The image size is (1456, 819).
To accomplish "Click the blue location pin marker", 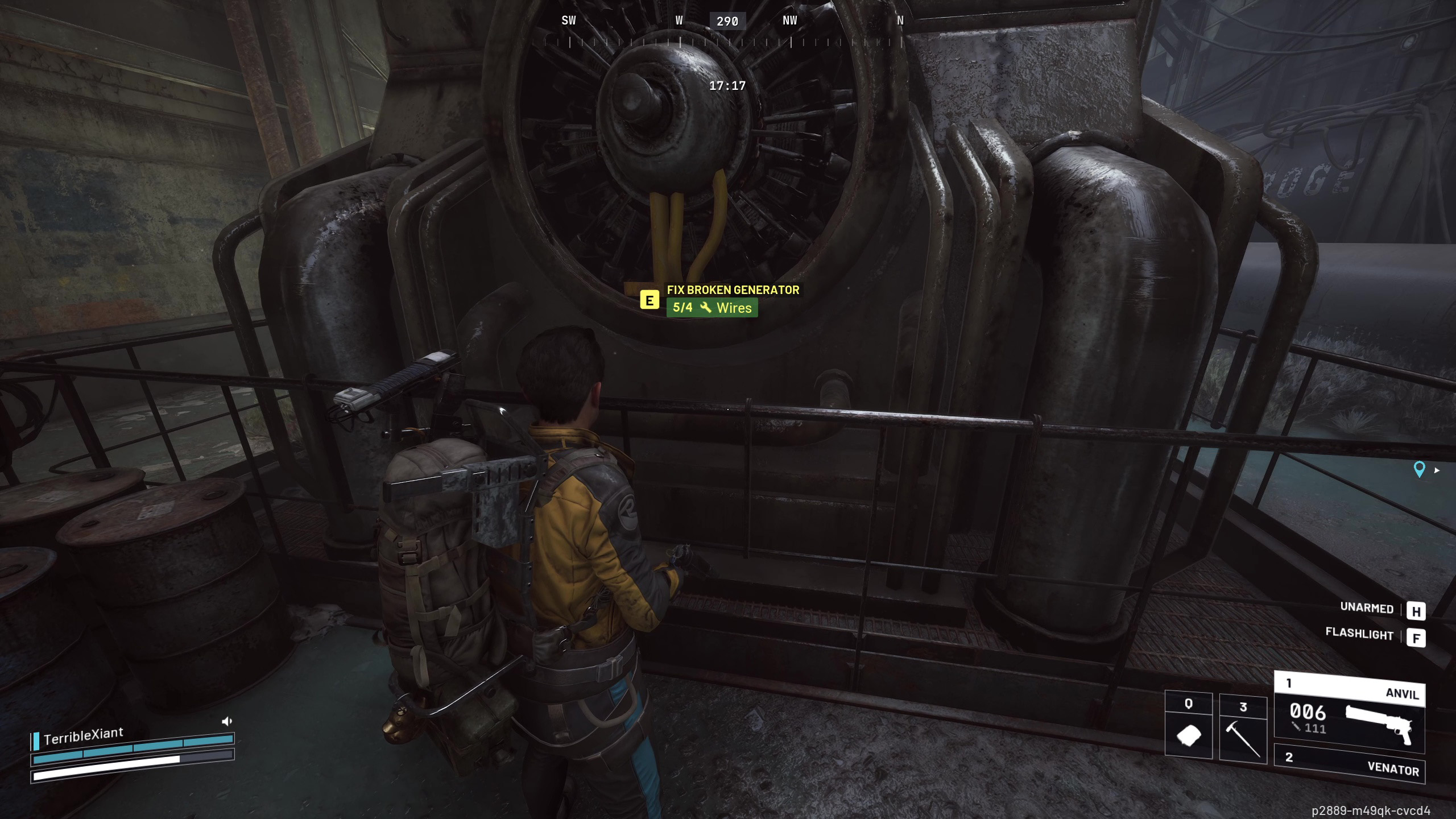I will [1419, 469].
